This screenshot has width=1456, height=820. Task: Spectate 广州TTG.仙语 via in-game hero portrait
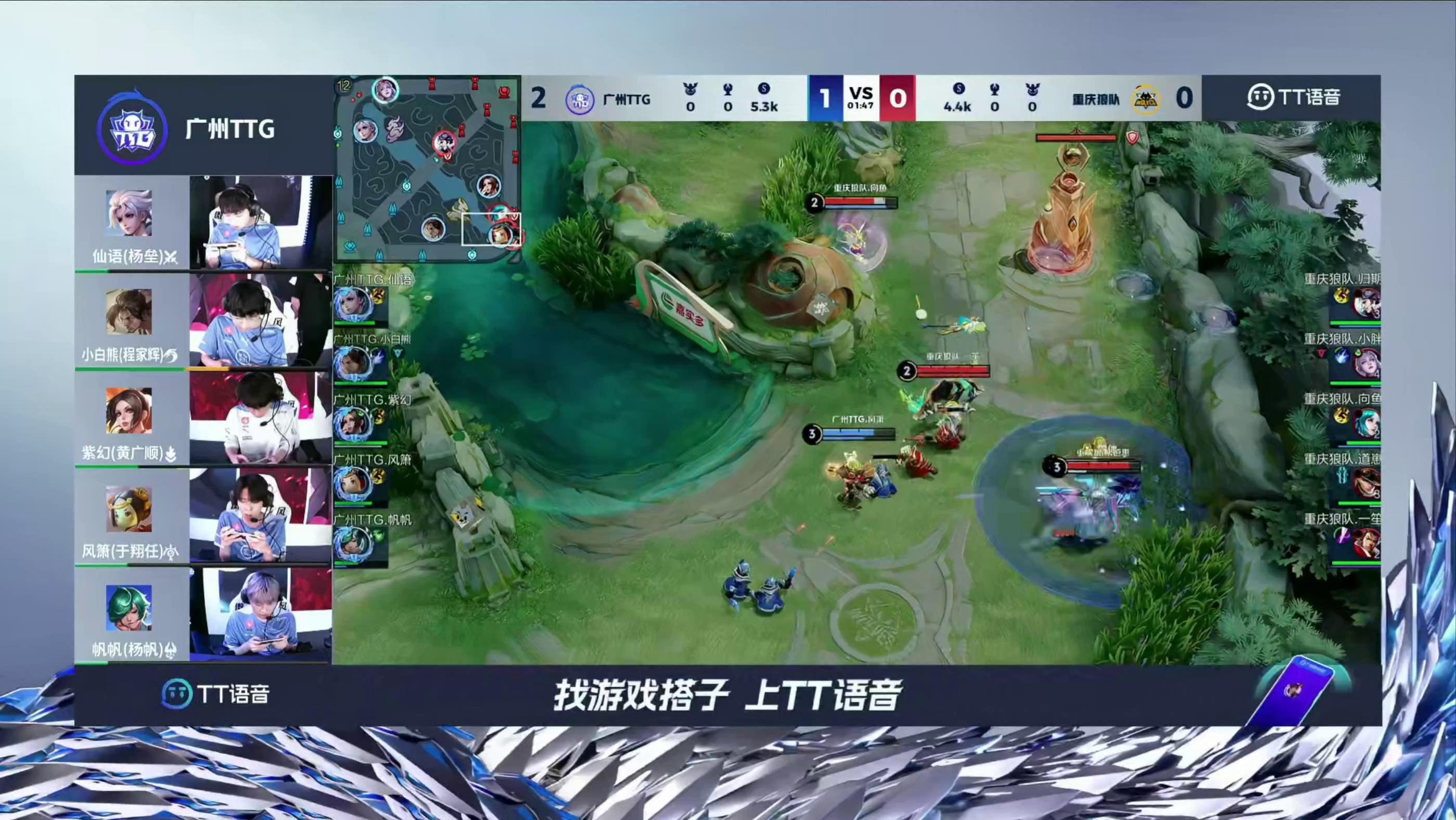[353, 304]
